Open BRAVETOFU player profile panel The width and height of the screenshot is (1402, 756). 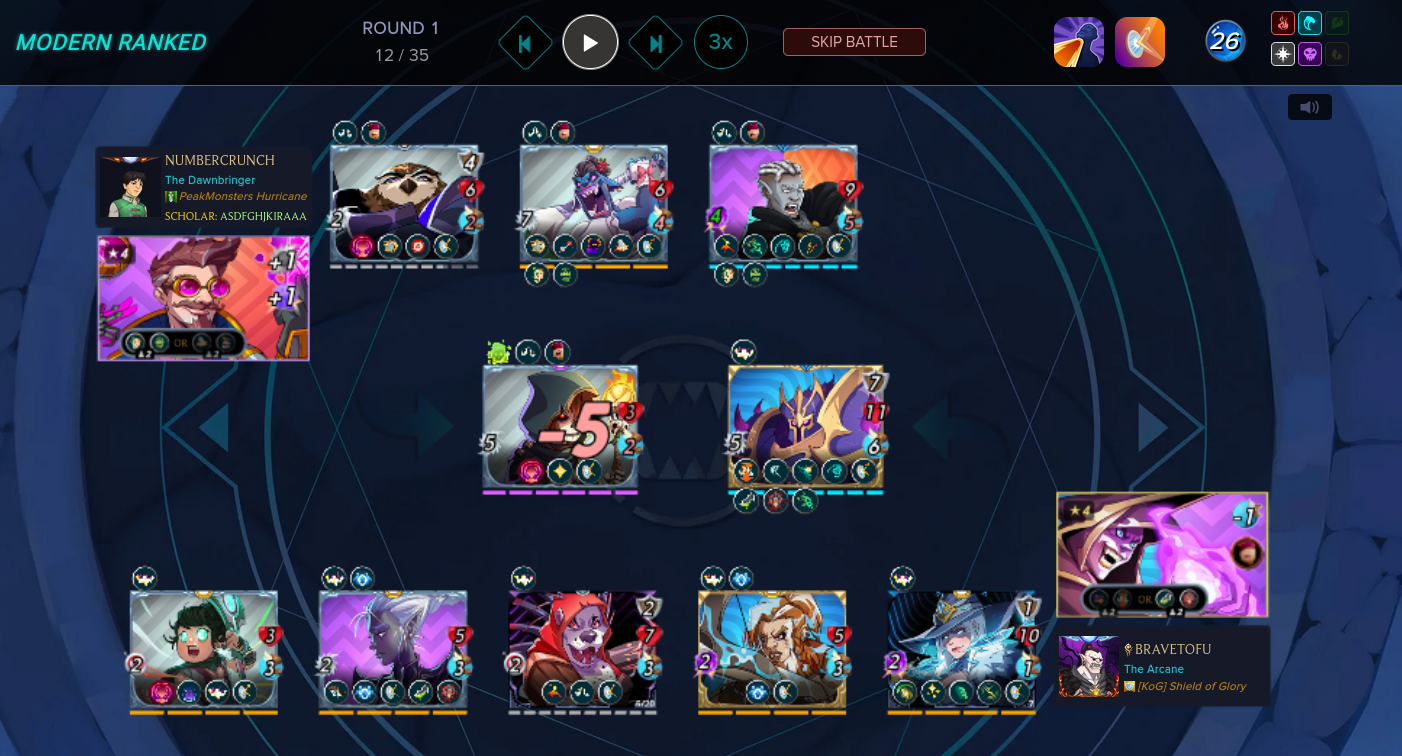pyautogui.click(x=1164, y=666)
